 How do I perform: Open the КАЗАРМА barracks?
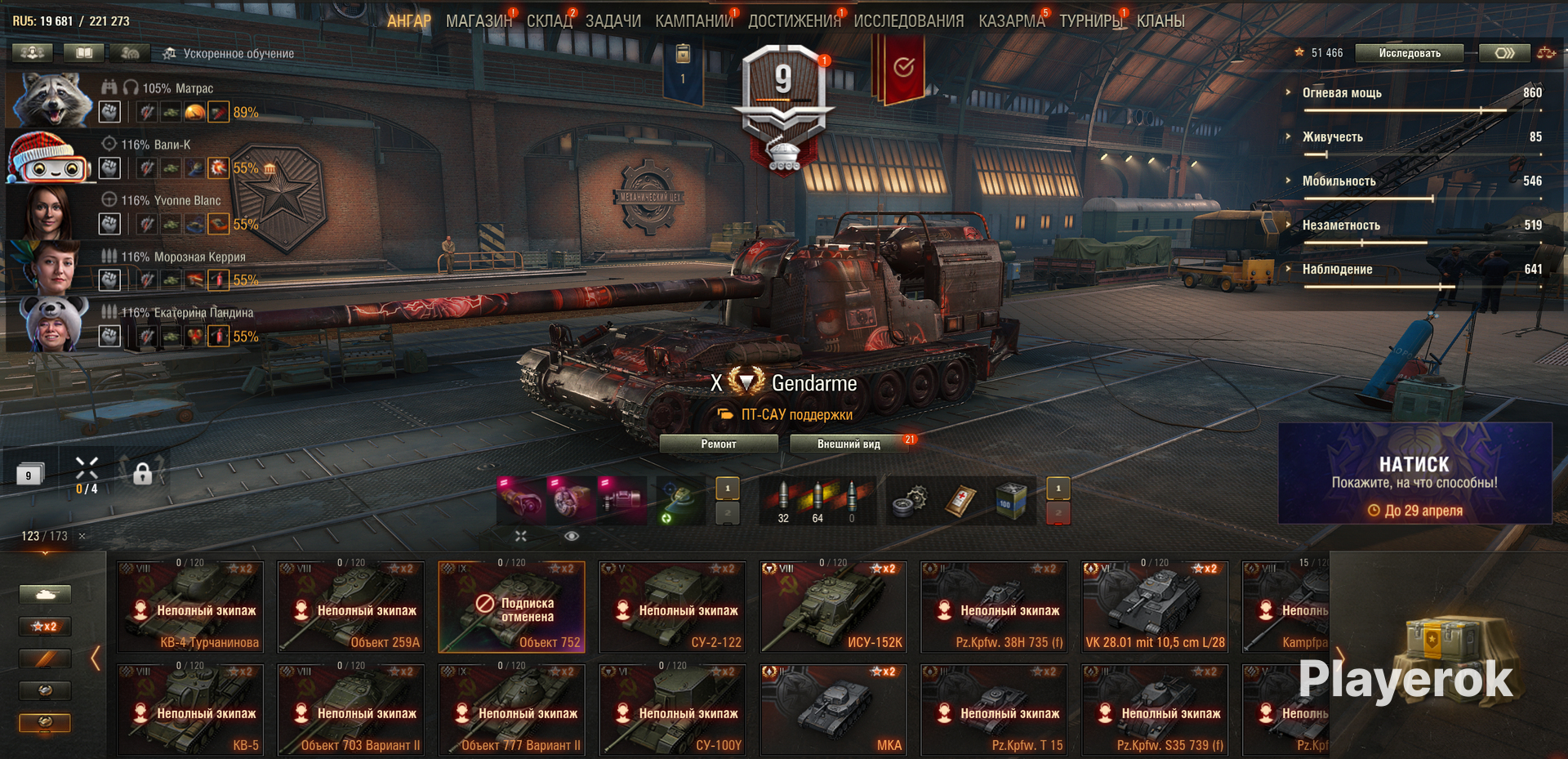(1011, 21)
